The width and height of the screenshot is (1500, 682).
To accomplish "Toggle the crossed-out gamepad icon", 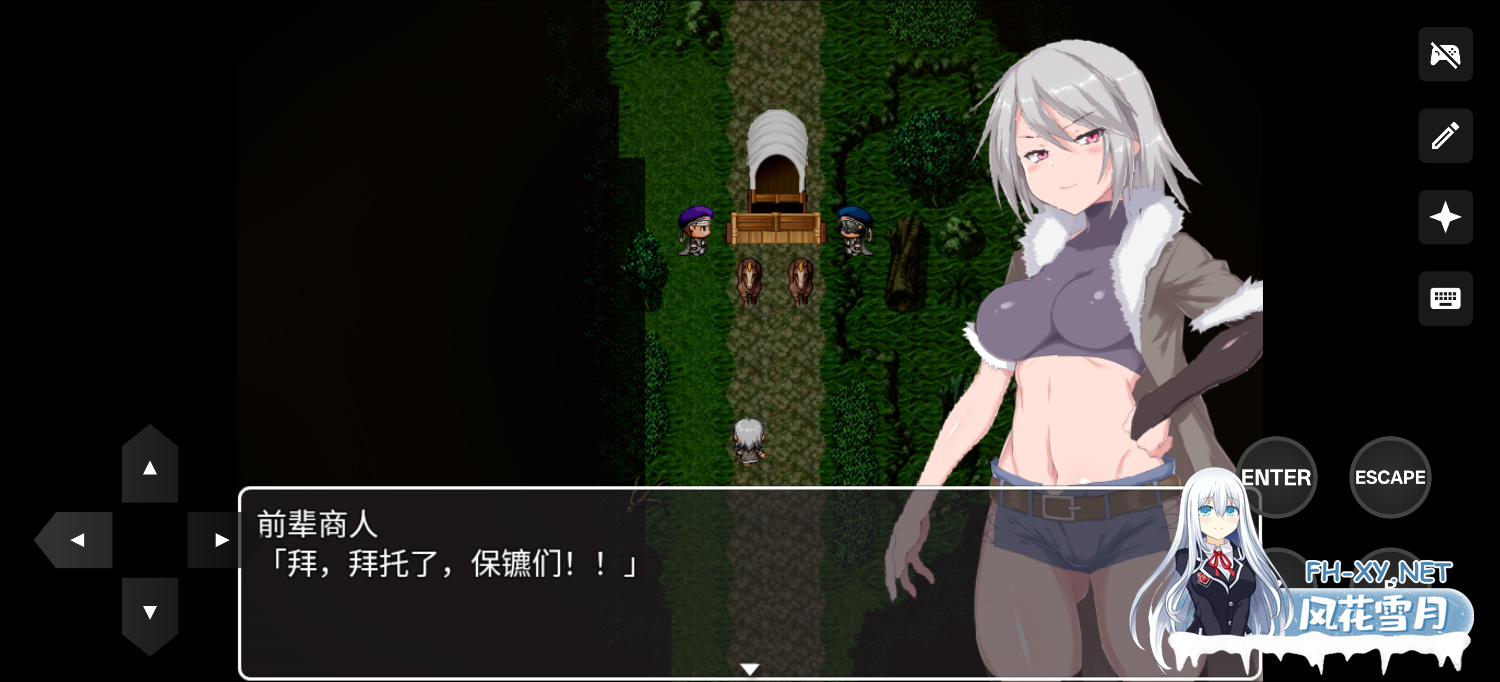I will pyautogui.click(x=1445, y=54).
